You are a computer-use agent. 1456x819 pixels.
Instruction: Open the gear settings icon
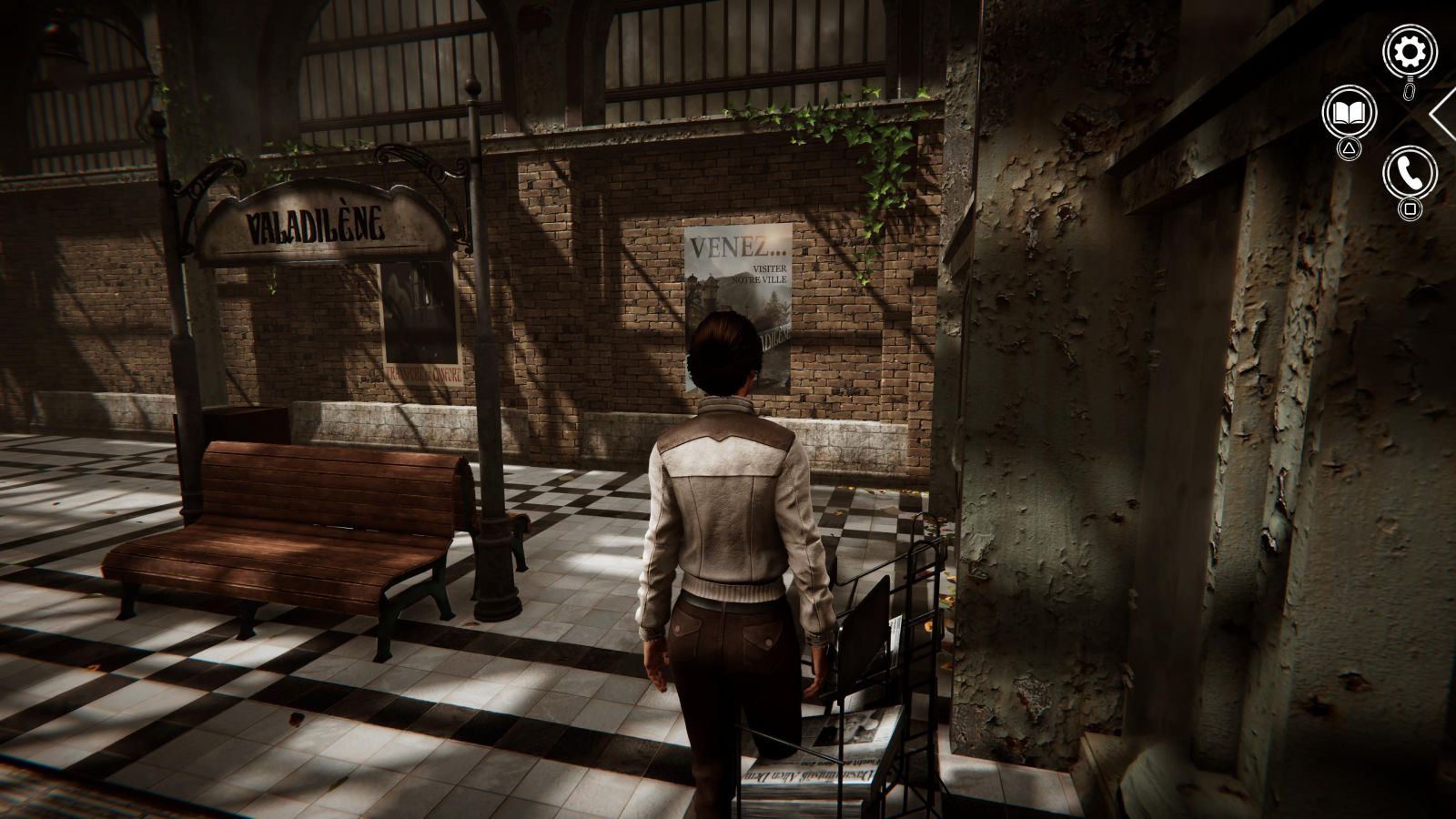click(x=1410, y=53)
